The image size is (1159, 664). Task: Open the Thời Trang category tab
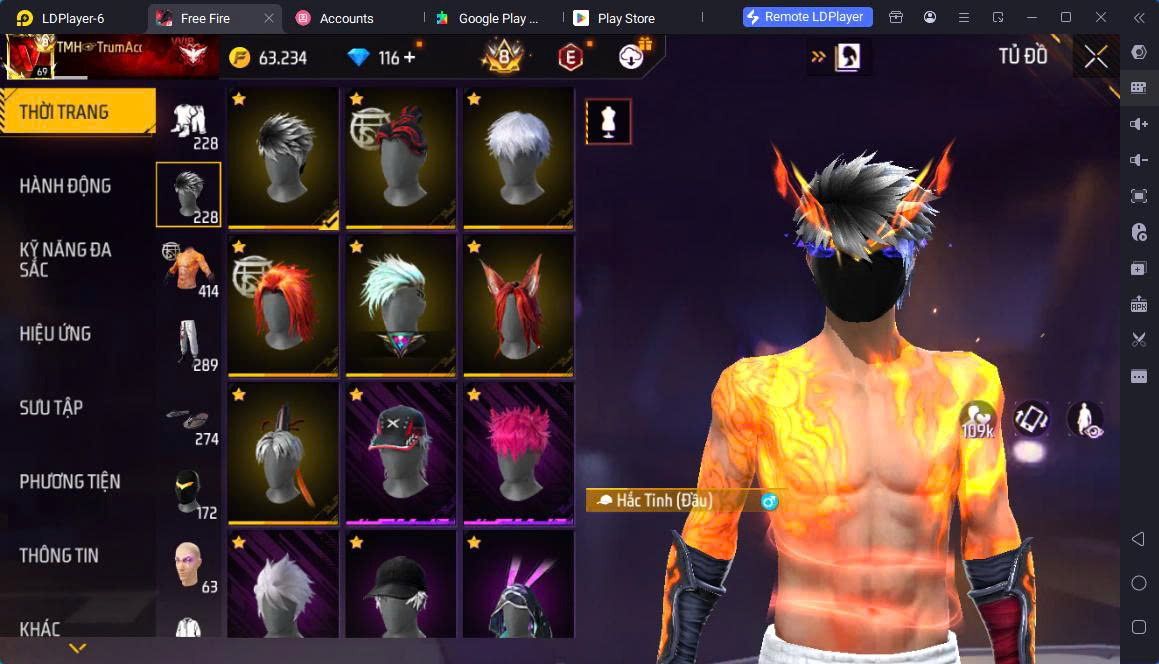click(x=76, y=112)
